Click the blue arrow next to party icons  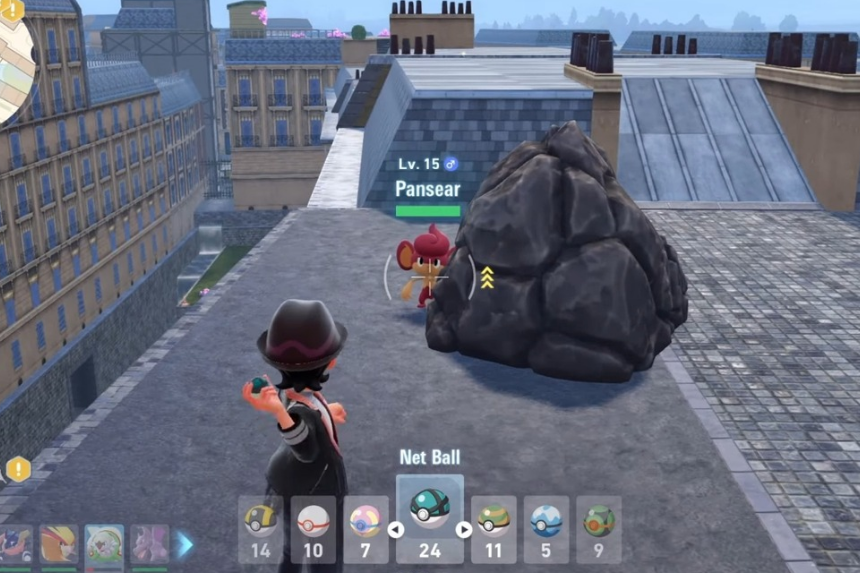click(185, 545)
